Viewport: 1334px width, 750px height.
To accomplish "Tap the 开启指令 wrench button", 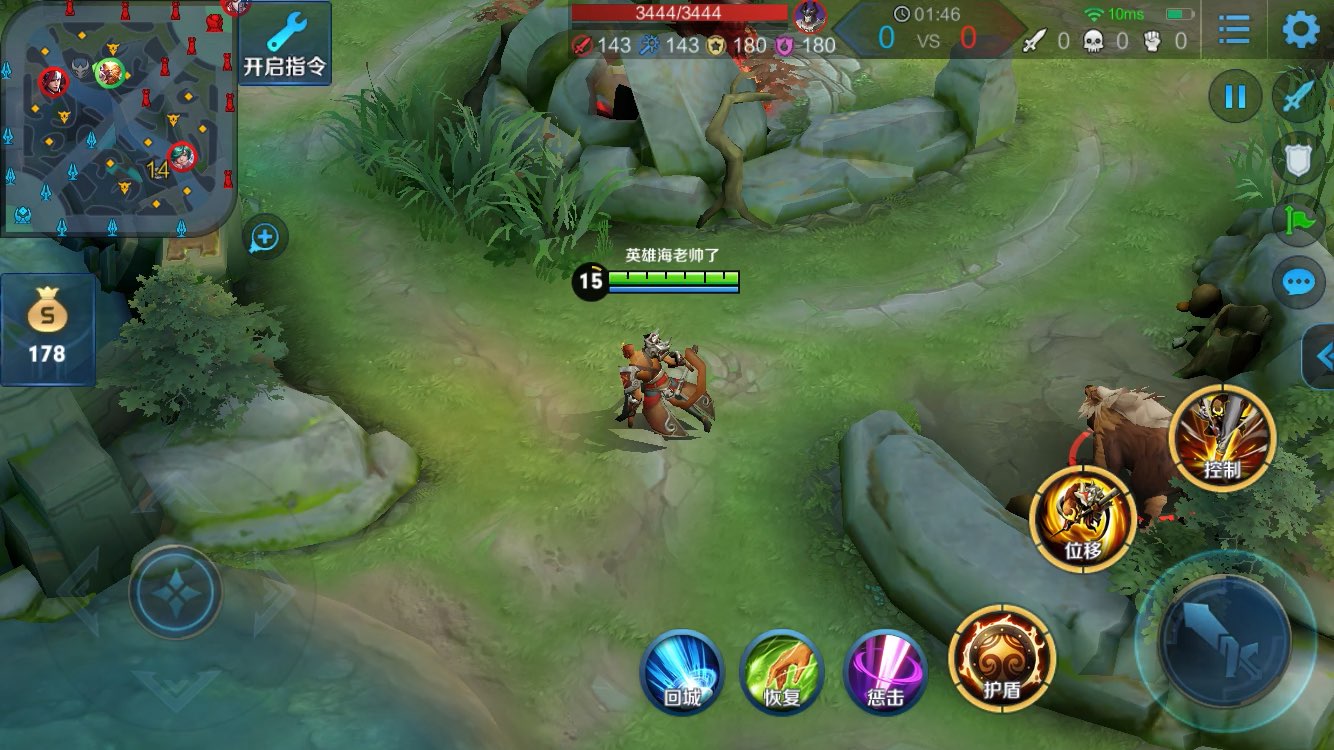I will [x=285, y=44].
